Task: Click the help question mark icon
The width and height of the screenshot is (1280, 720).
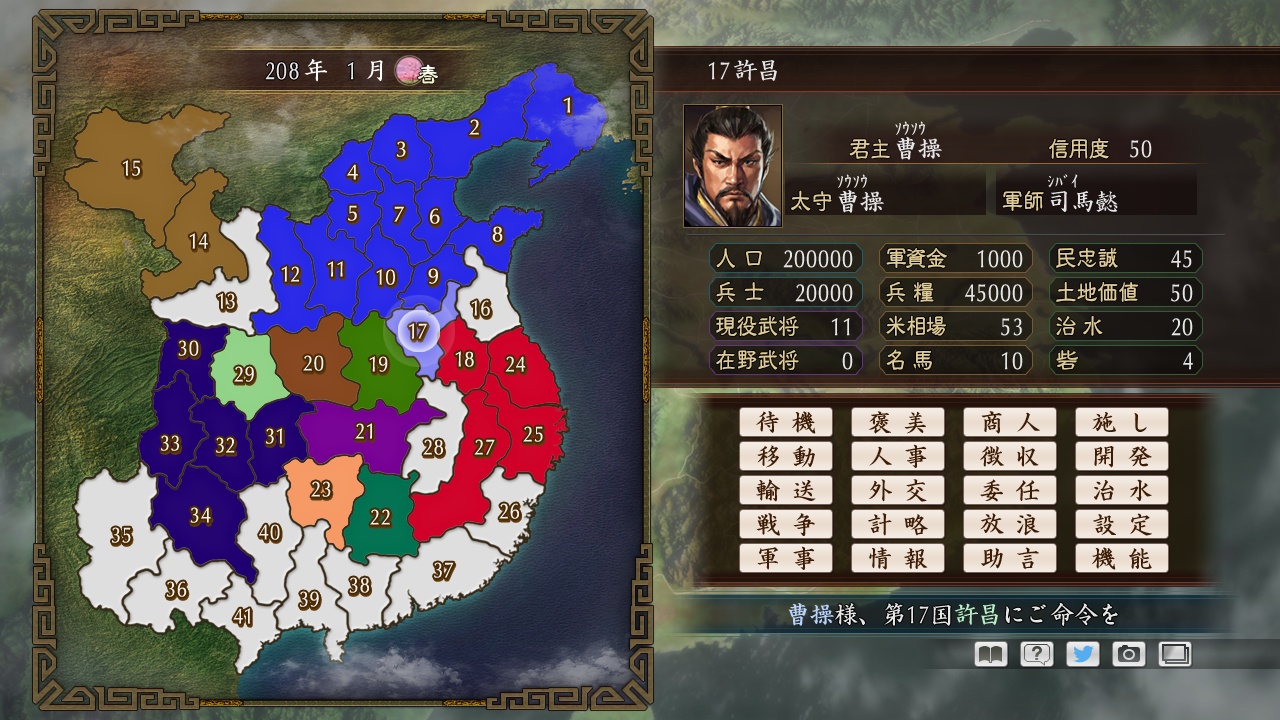Action: click(x=1036, y=654)
